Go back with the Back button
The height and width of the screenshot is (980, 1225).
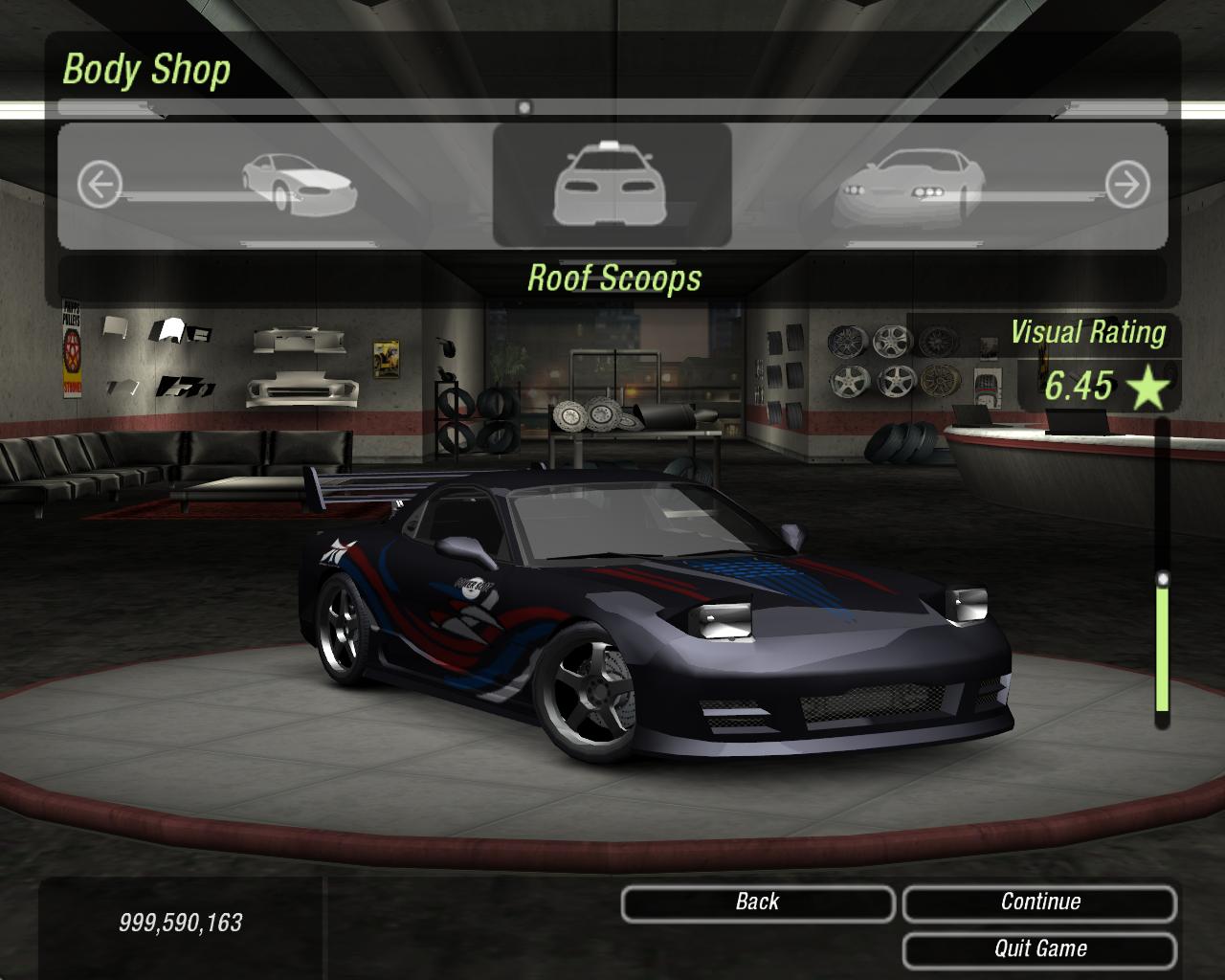757,902
